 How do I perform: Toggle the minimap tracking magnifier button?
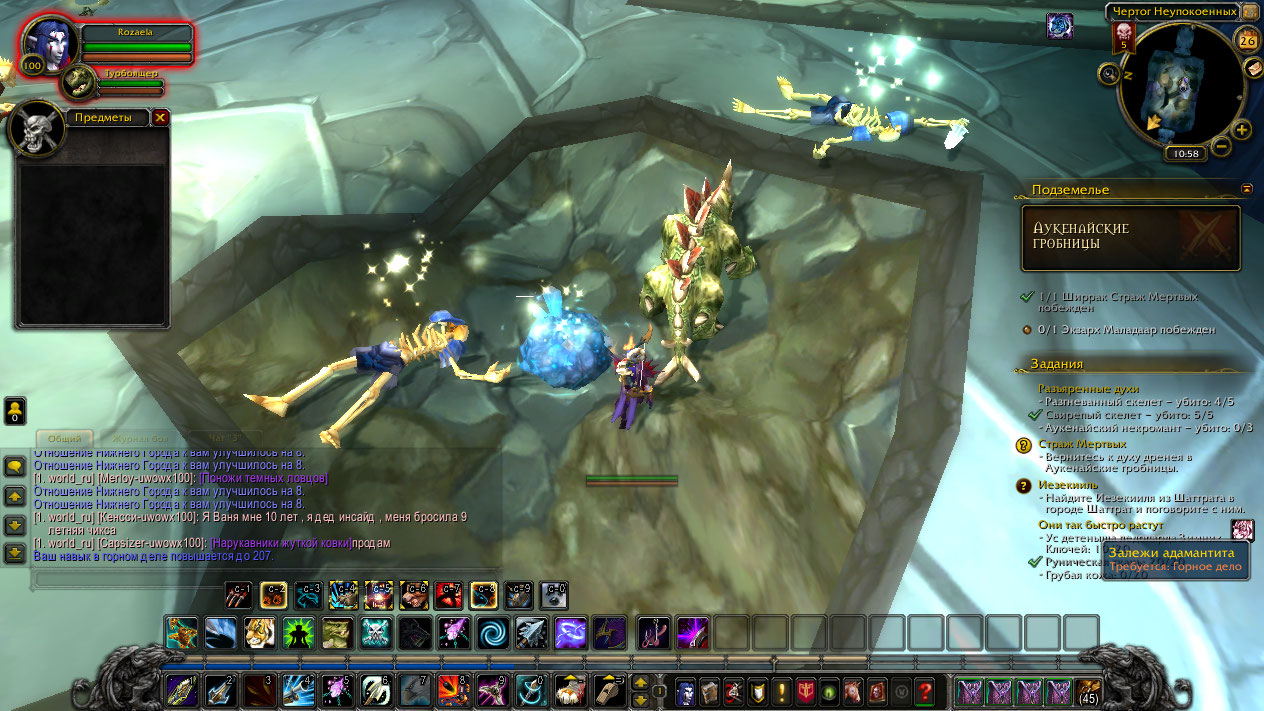[x=1108, y=73]
